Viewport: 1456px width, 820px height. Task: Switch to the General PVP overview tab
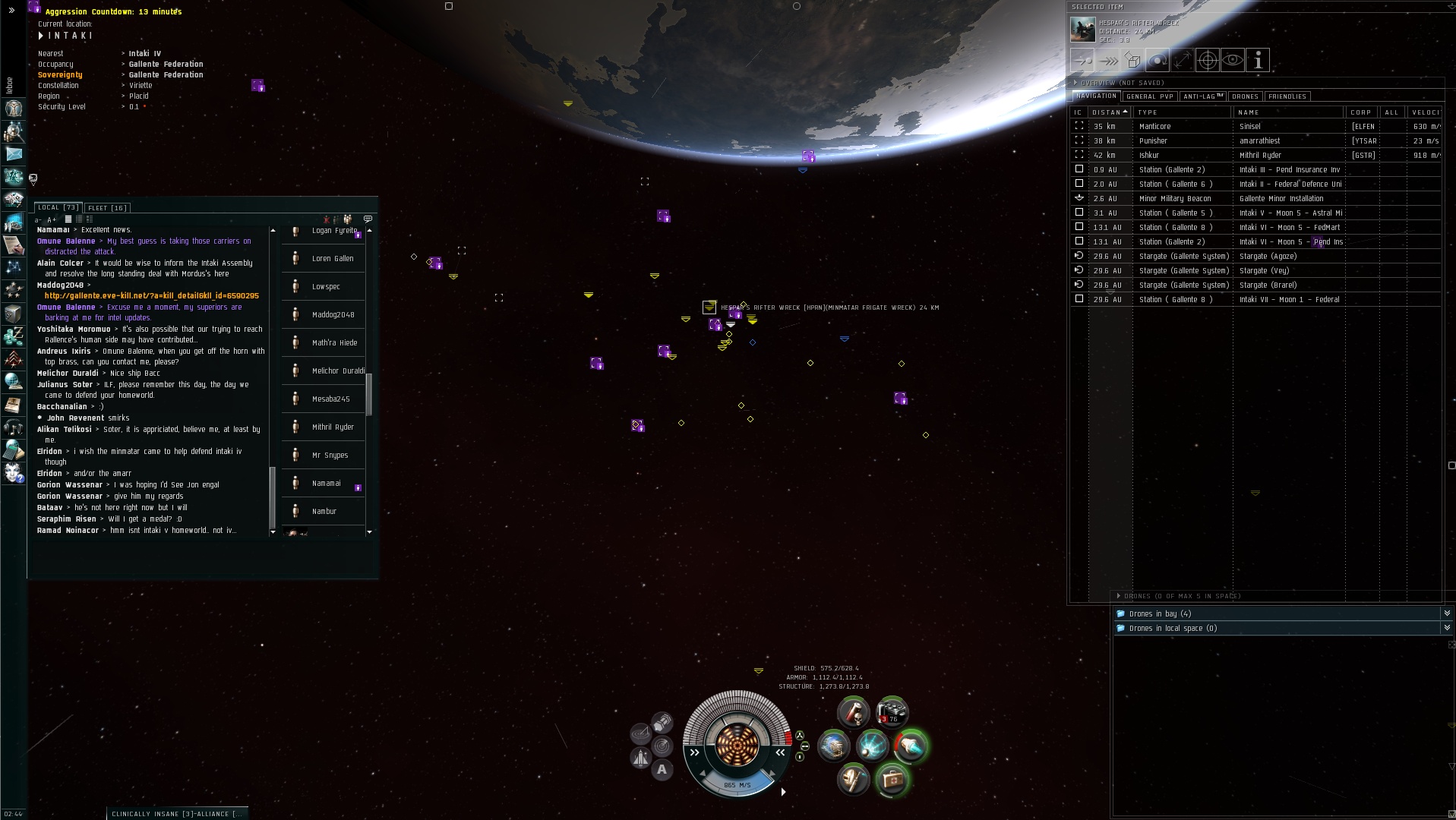coord(1150,96)
